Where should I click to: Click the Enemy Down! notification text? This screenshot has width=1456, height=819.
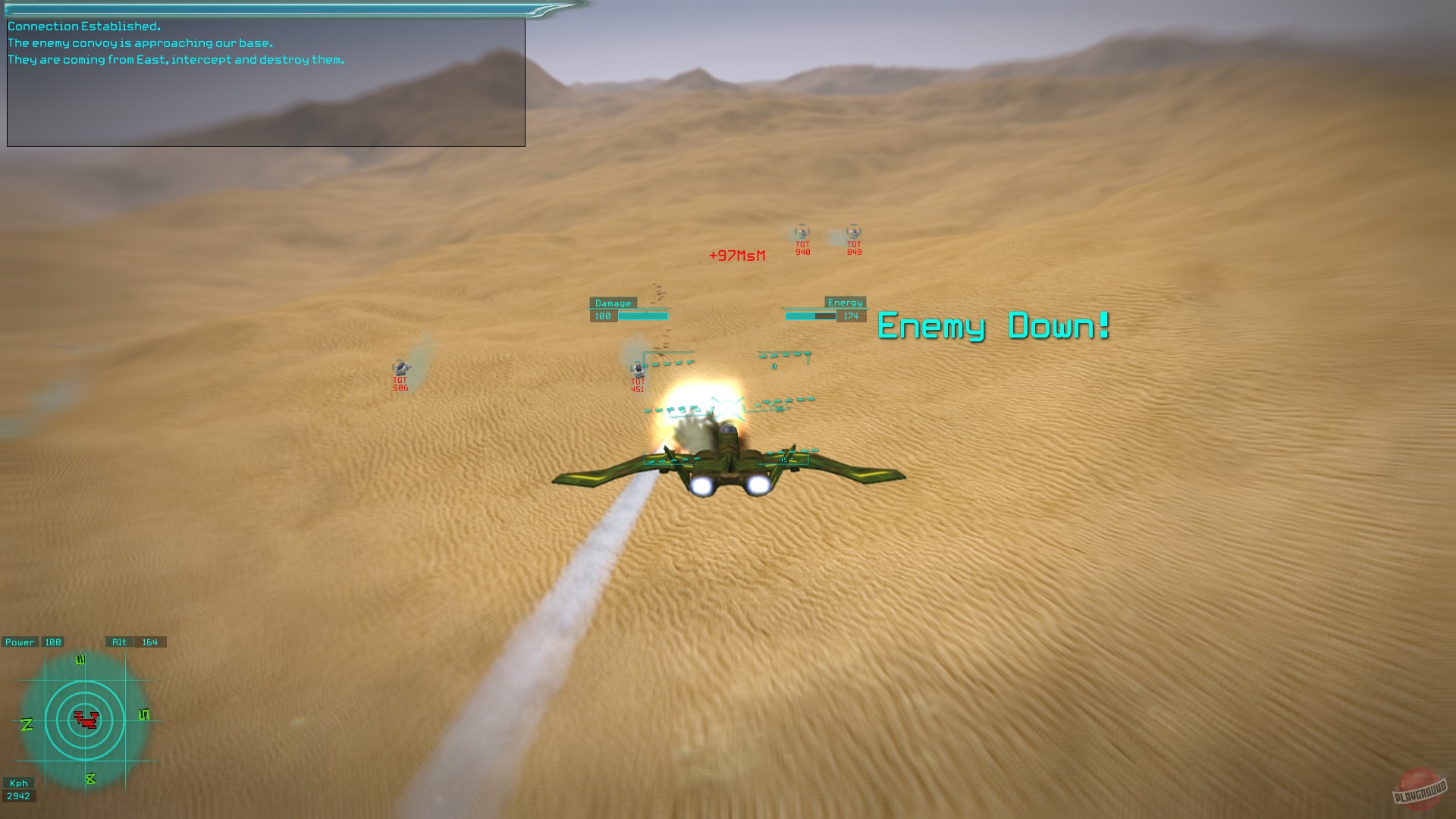point(992,328)
